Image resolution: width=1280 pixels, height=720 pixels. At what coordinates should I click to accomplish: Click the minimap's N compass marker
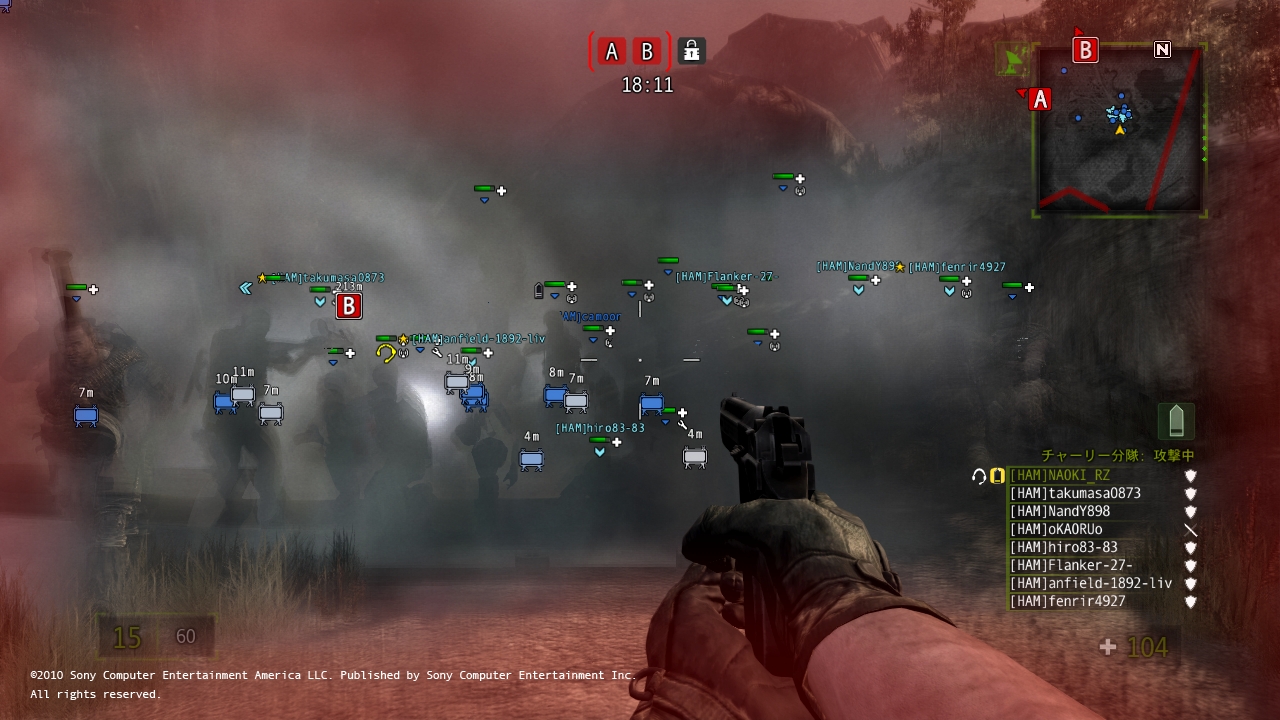pyautogui.click(x=1162, y=49)
